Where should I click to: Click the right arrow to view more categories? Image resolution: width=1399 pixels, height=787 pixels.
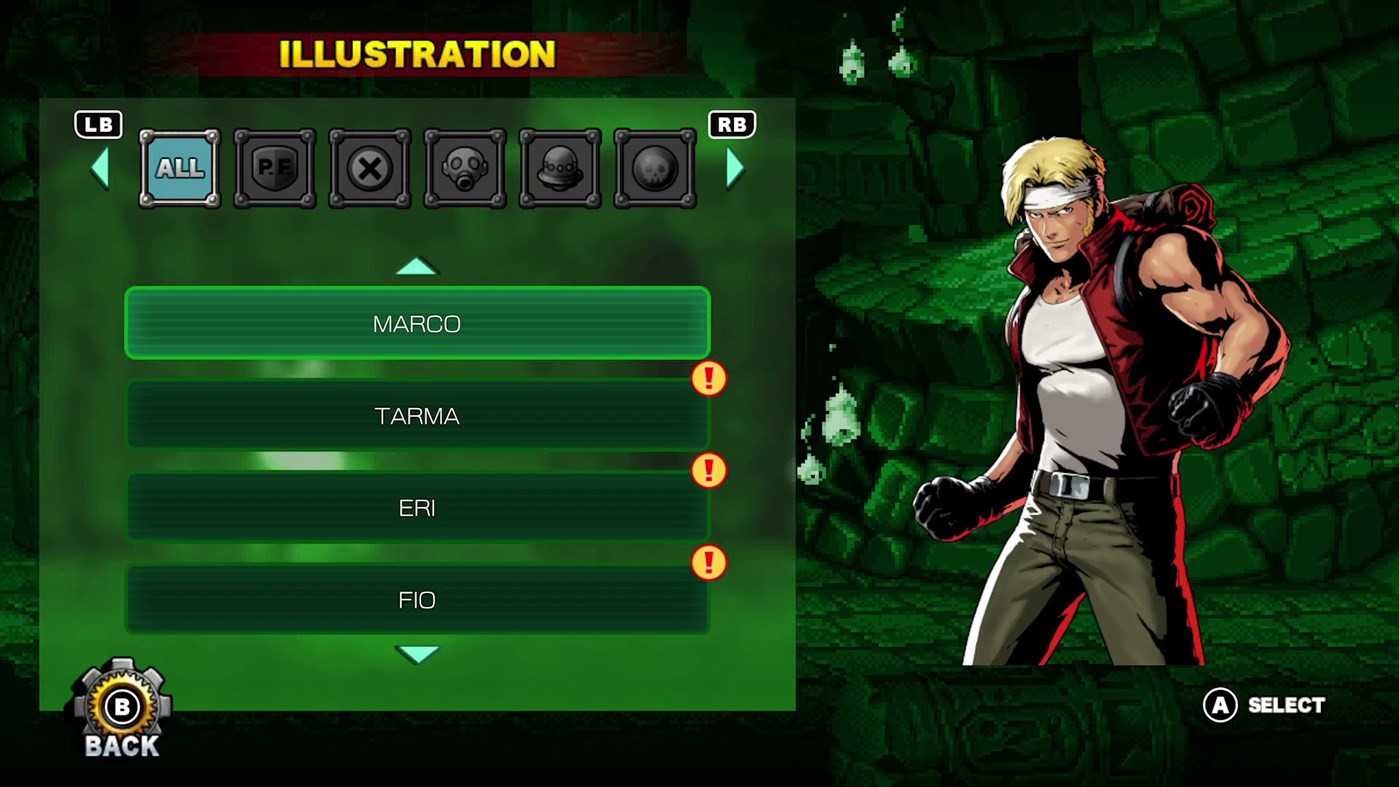[735, 167]
